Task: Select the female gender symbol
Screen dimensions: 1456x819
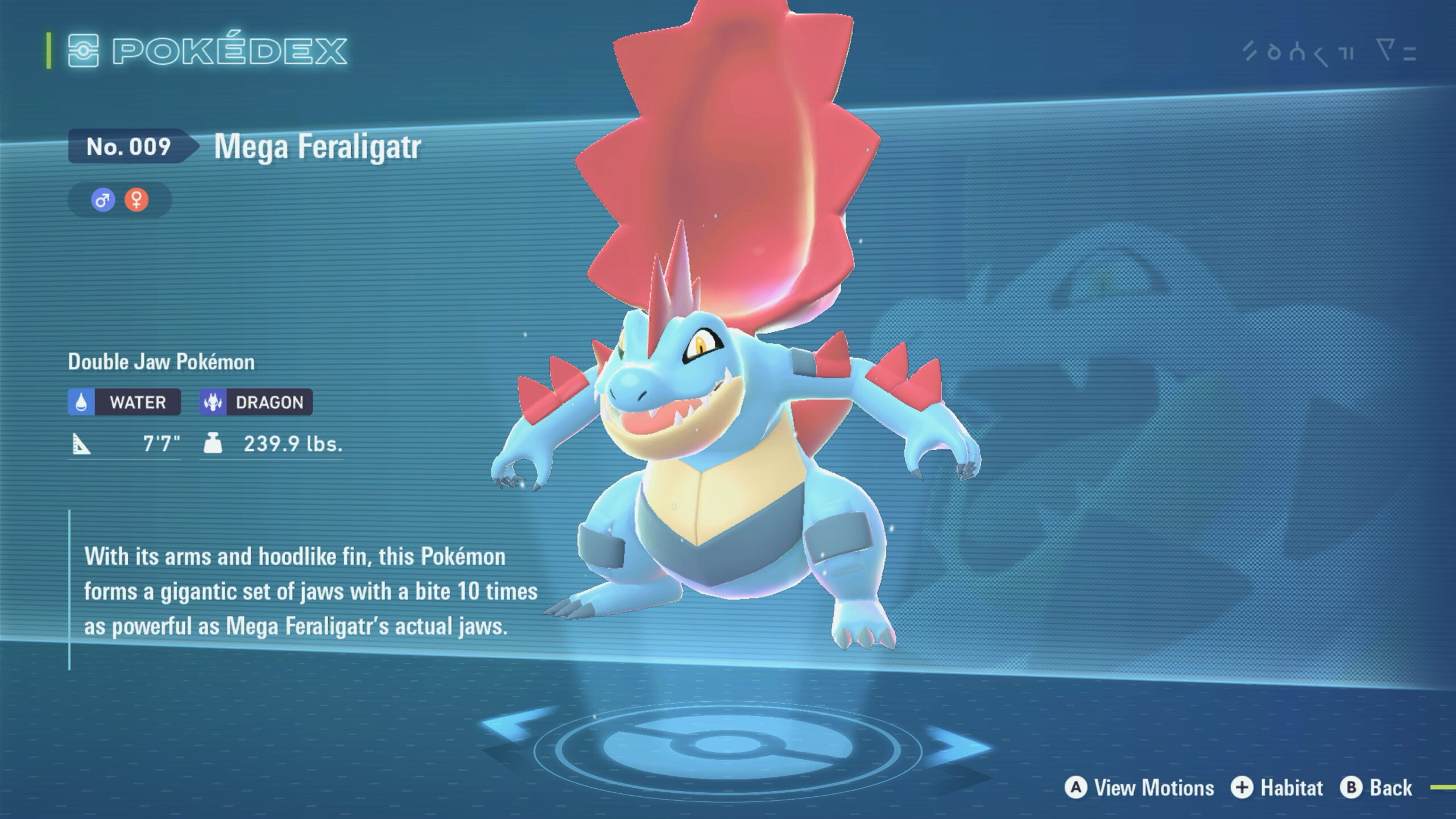Action: (136, 200)
